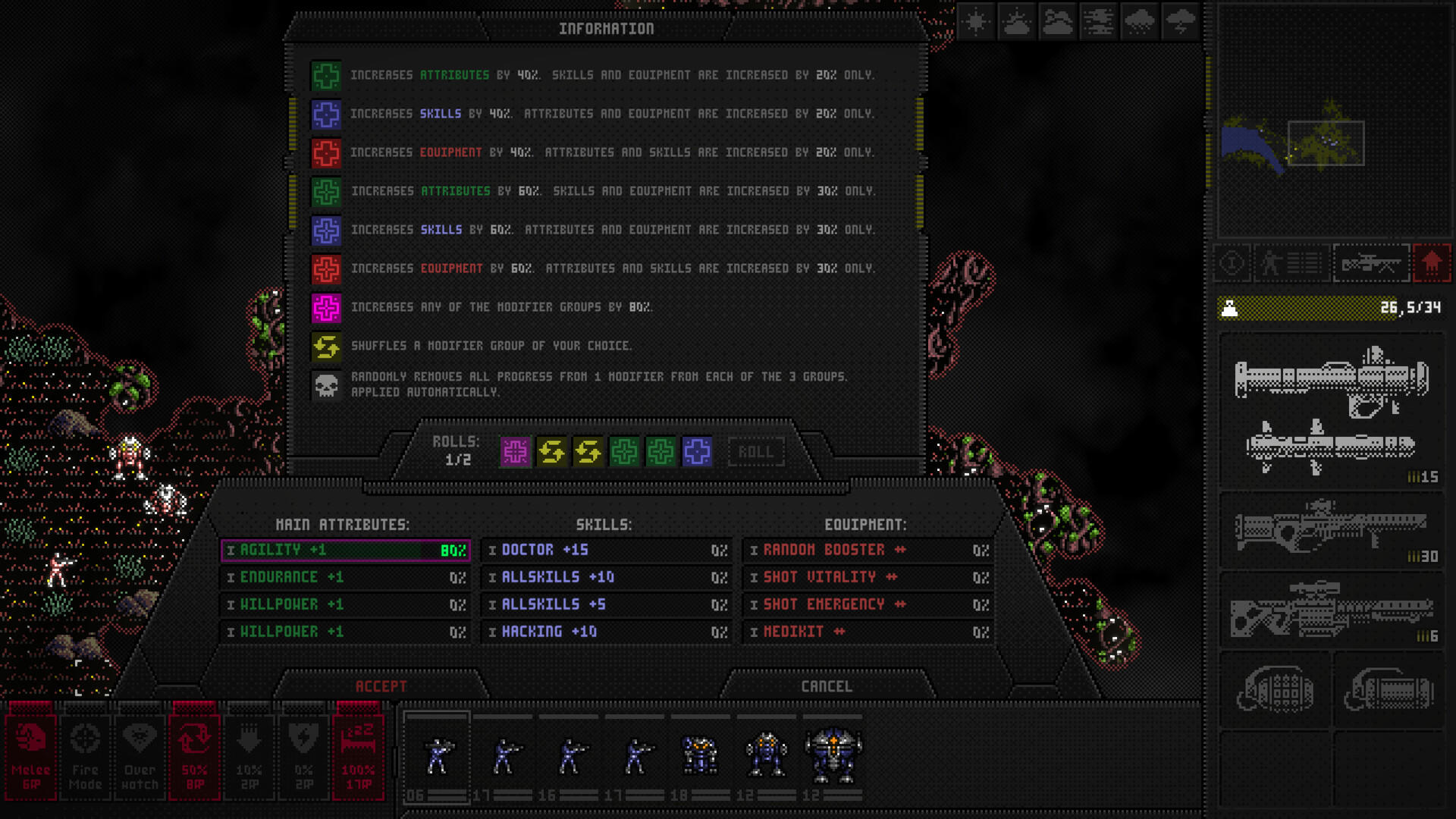Screen dimensions: 1456x819
Task: Select the magenta 80% modifier roll icon
Action: pos(515,450)
